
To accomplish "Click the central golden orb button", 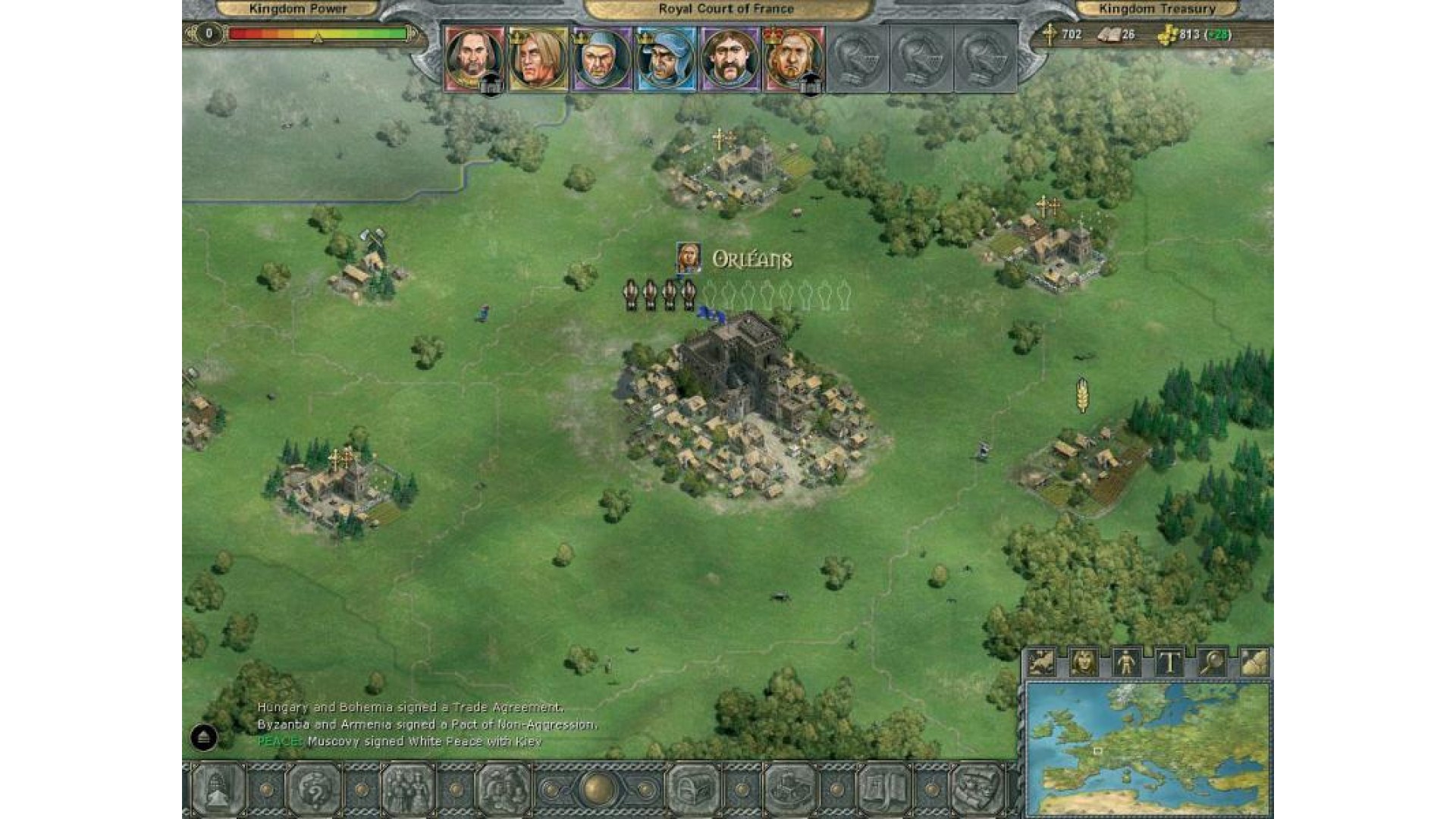I will click(598, 789).
